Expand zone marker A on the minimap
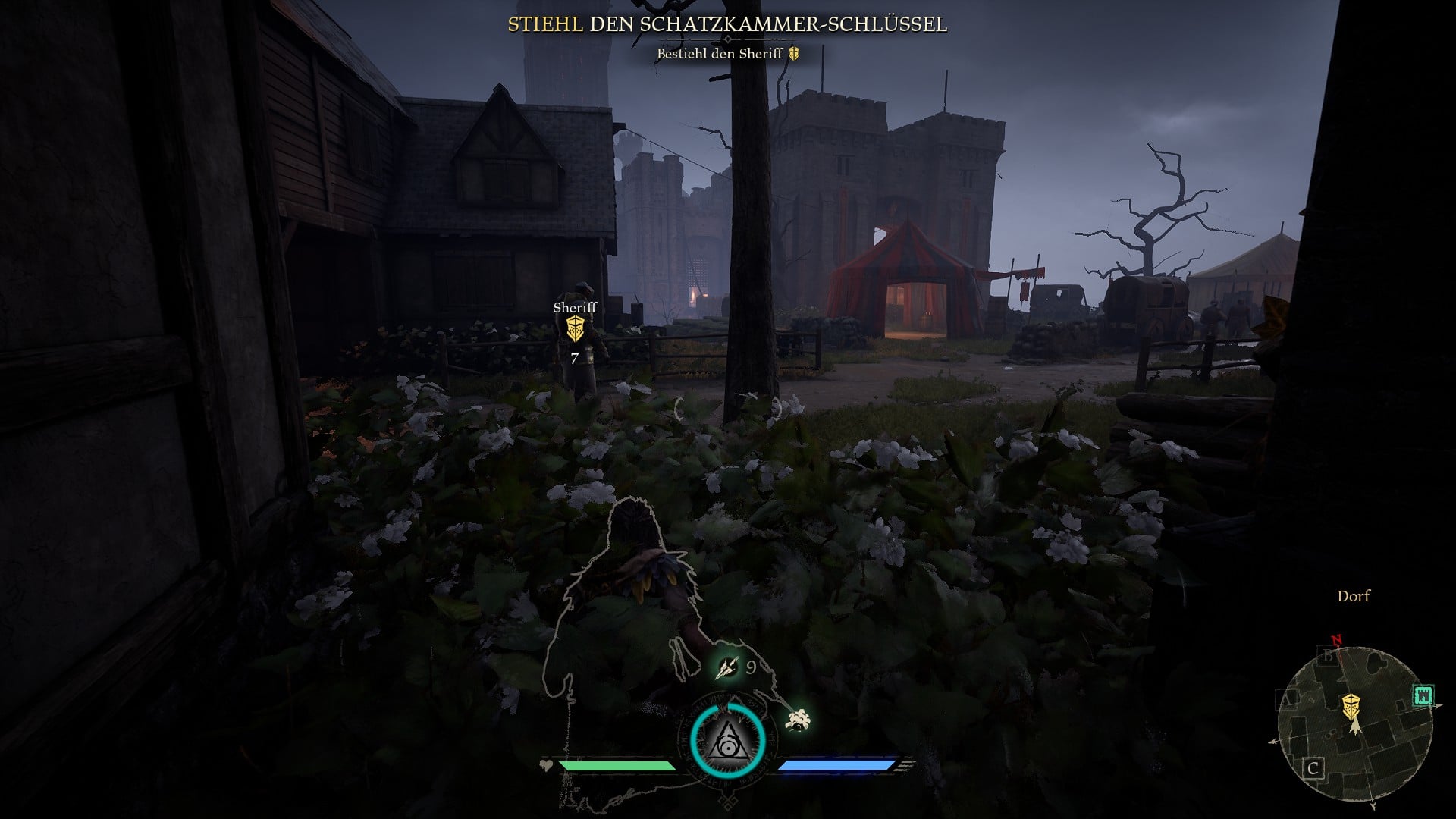 pyautogui.click(x=1287, y=699)
